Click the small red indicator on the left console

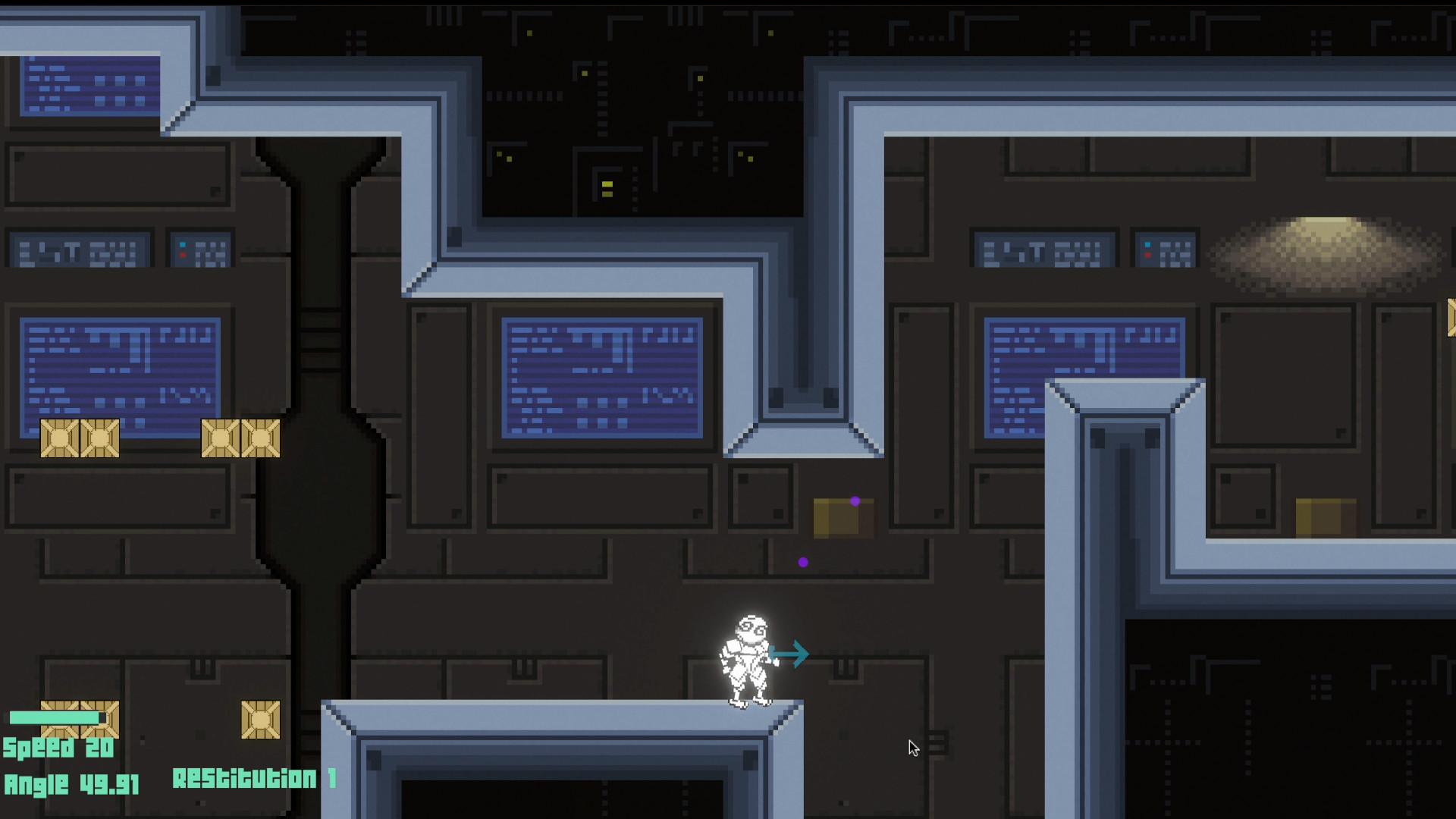[x=184, y=256]
